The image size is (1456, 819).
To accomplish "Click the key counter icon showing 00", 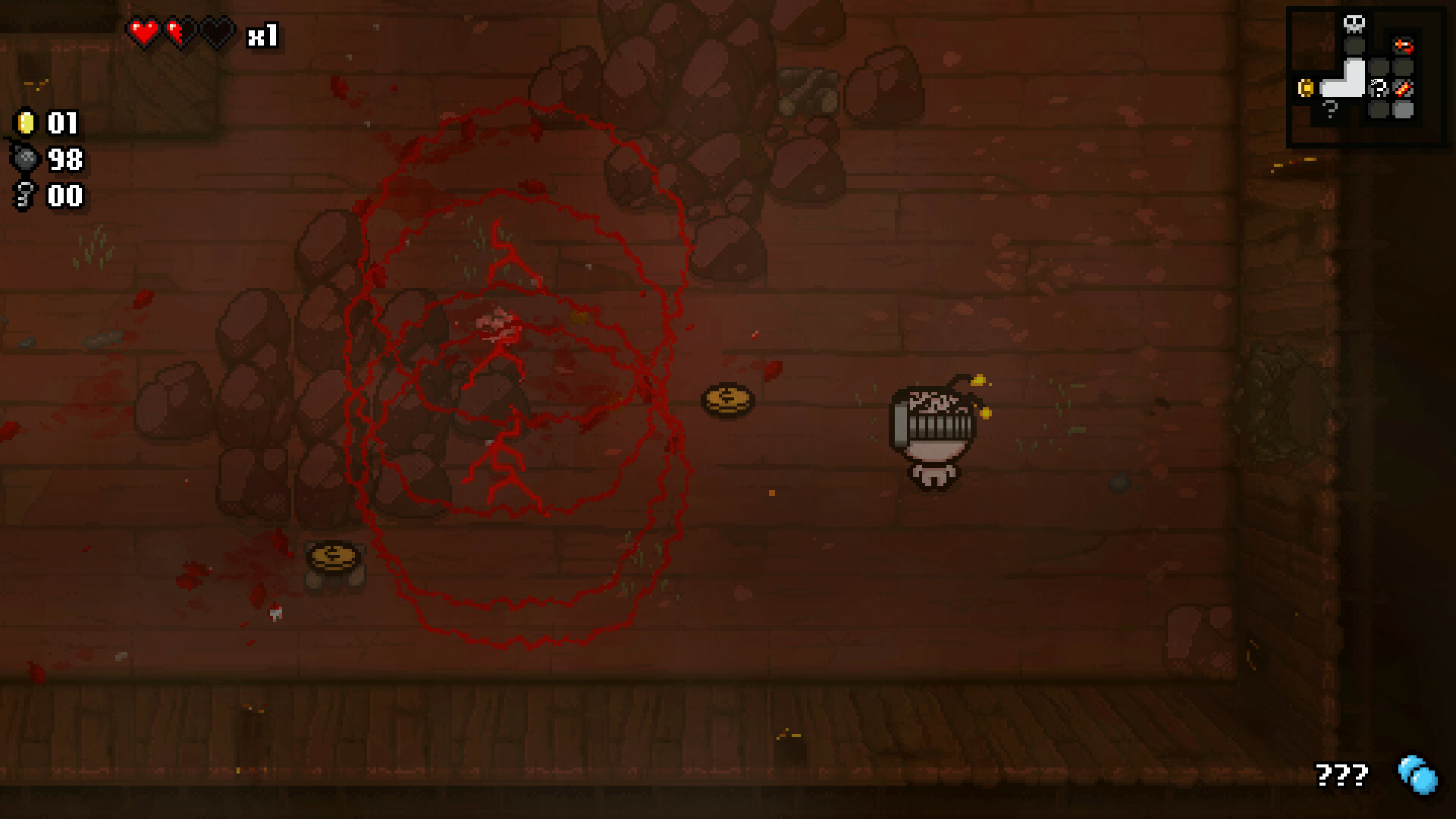I will (x=25, y=196).
